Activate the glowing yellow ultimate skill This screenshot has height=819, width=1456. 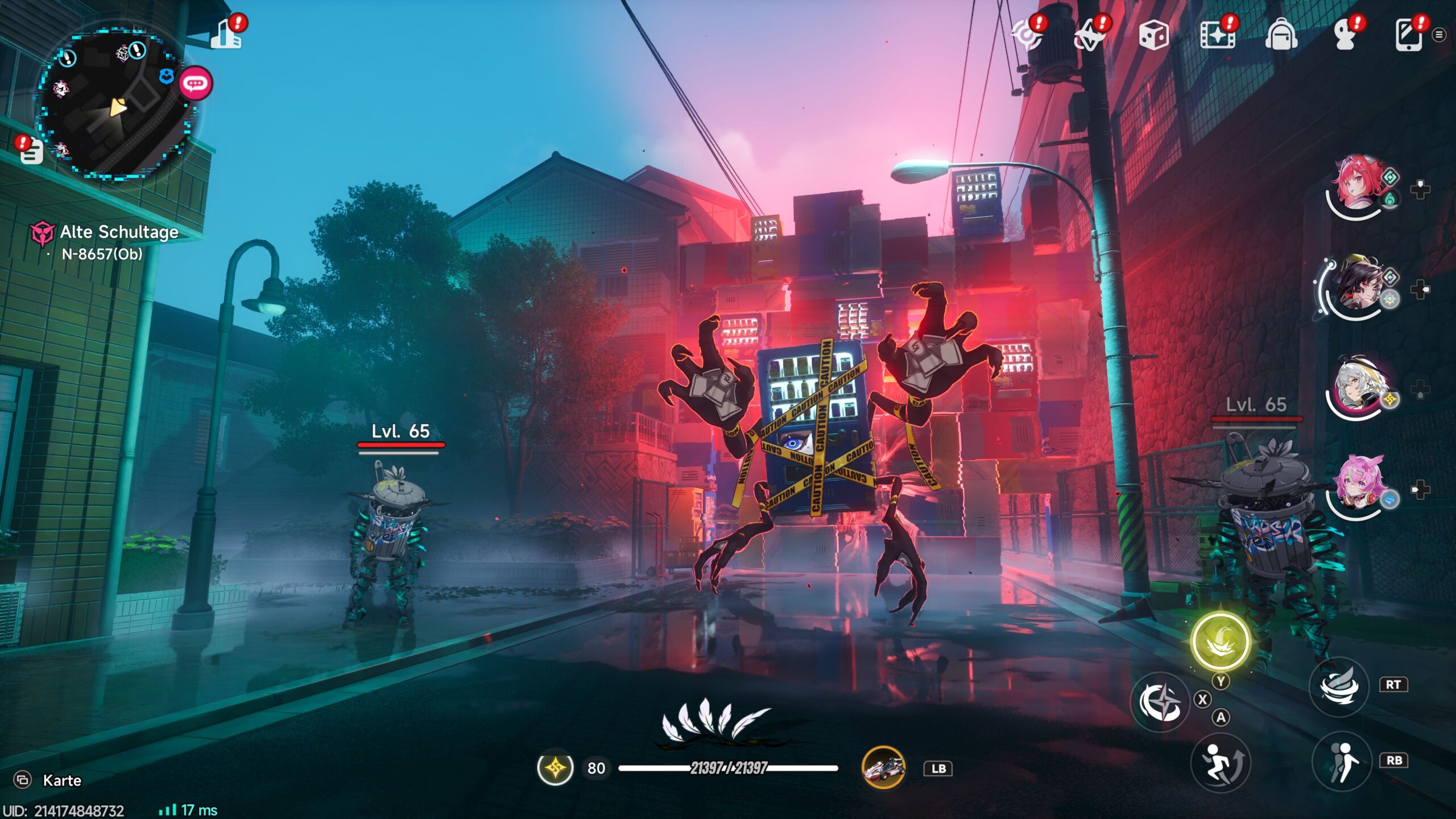click(x=1220, y=641)
